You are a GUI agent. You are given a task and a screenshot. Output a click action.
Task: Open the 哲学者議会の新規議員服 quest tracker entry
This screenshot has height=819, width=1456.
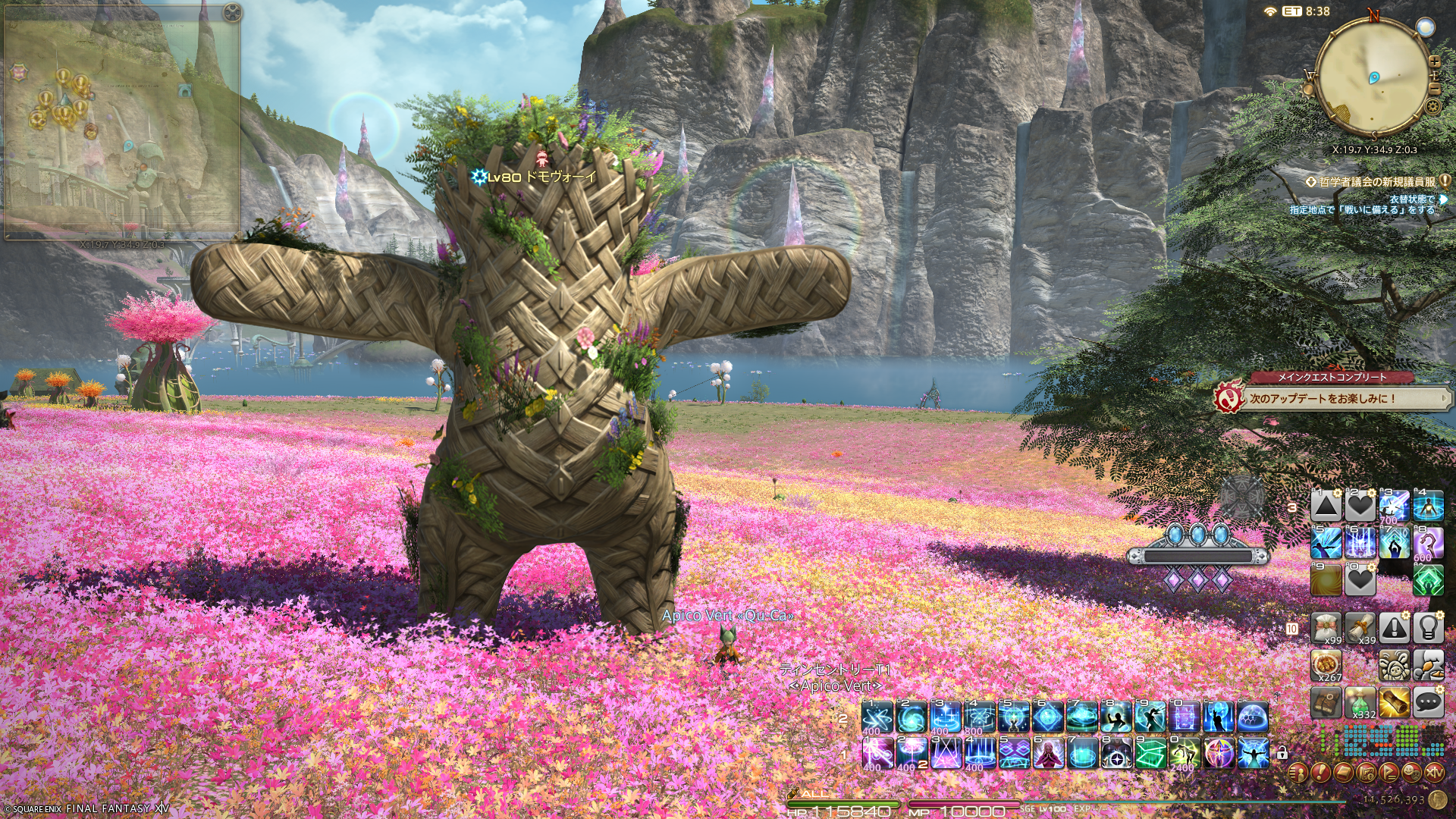1376,182
